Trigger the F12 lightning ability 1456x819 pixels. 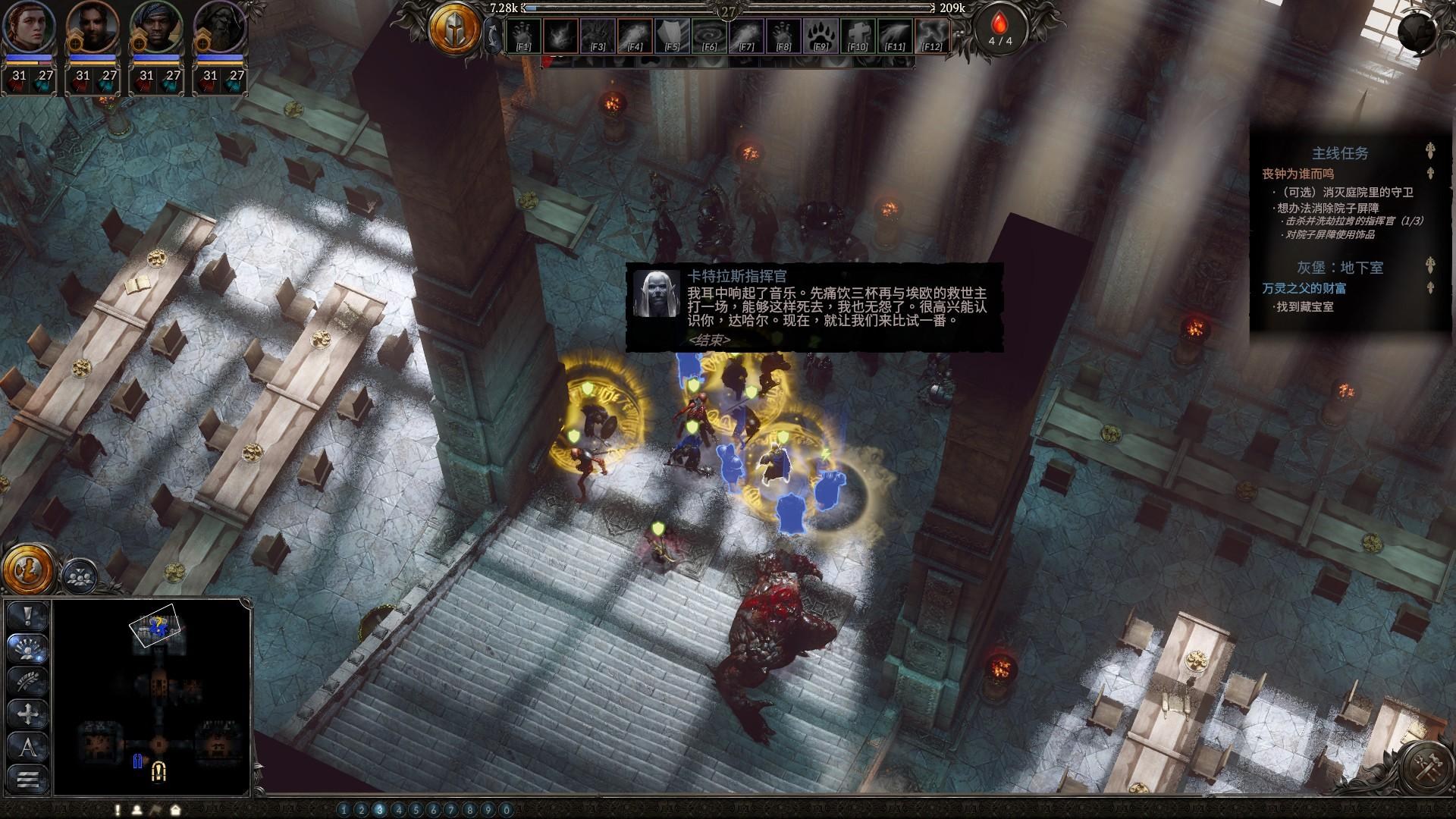933,36
